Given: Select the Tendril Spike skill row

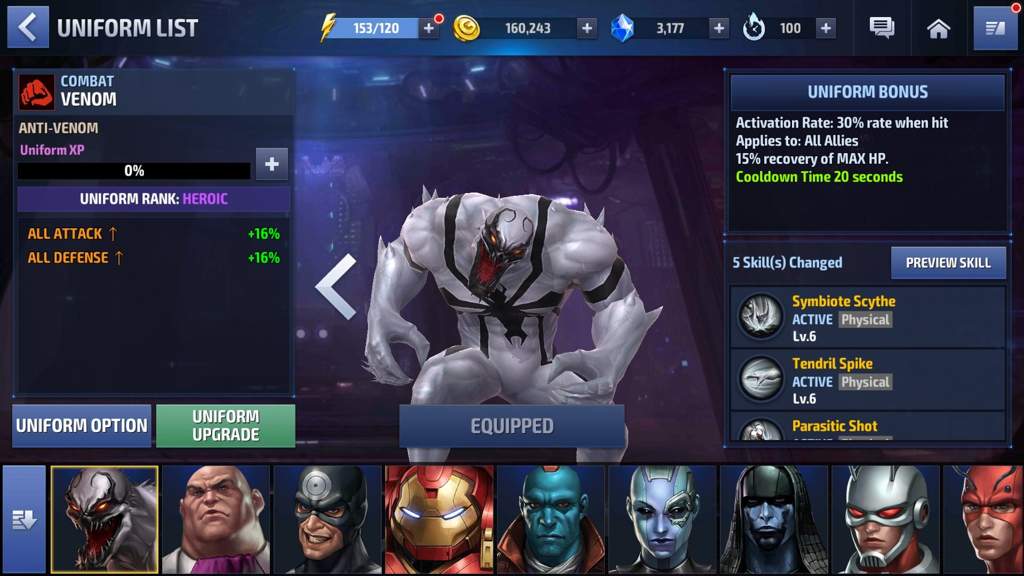Looking at the screenshot, I should pos(868,379).
